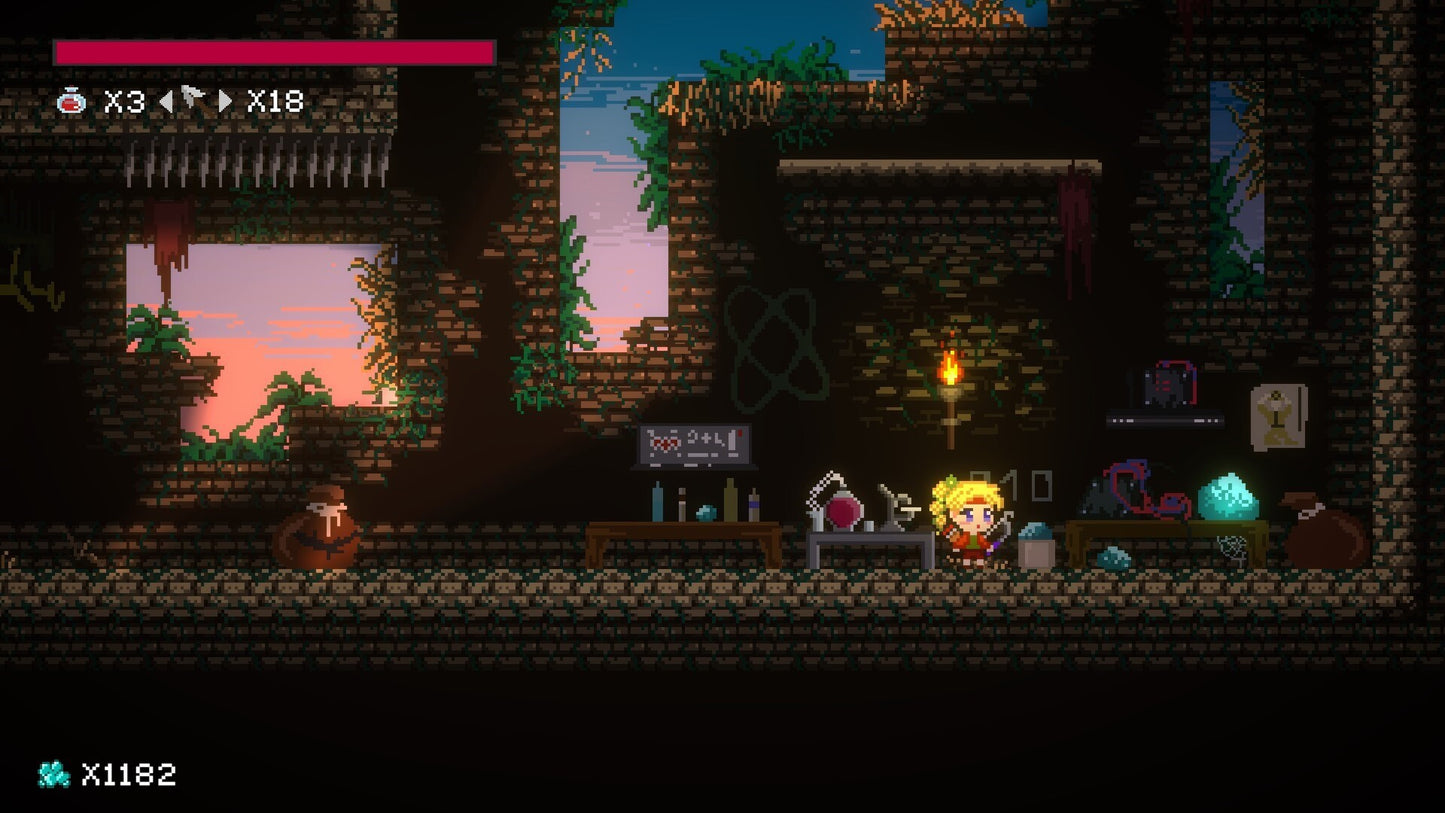This screenshot has width=1445, height=813.
Task: Cycle to next subweapon with right arrow
Action: coord(225,101)
